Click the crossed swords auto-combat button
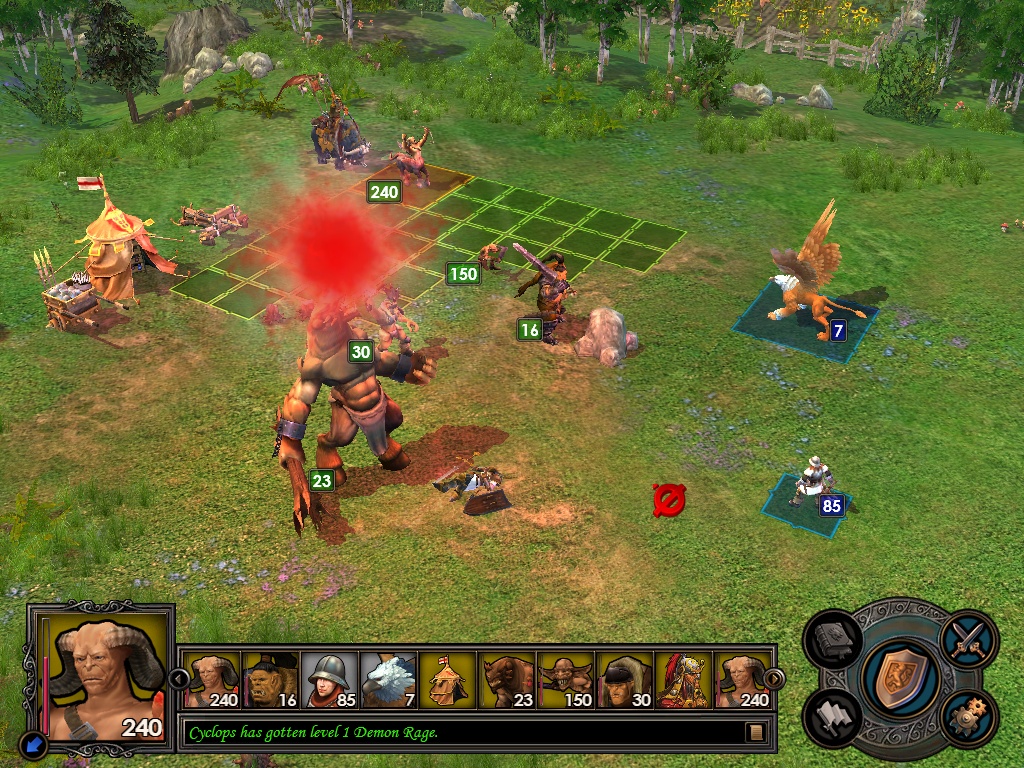Image resolution: width=1024 pixels, height=768 pixels. [x=969, y=638]
